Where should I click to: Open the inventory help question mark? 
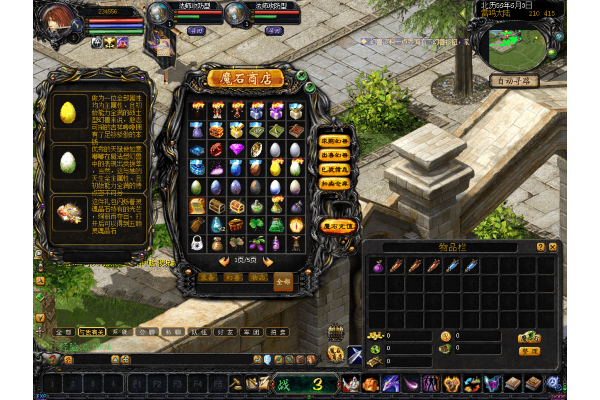tap(541, 246)
